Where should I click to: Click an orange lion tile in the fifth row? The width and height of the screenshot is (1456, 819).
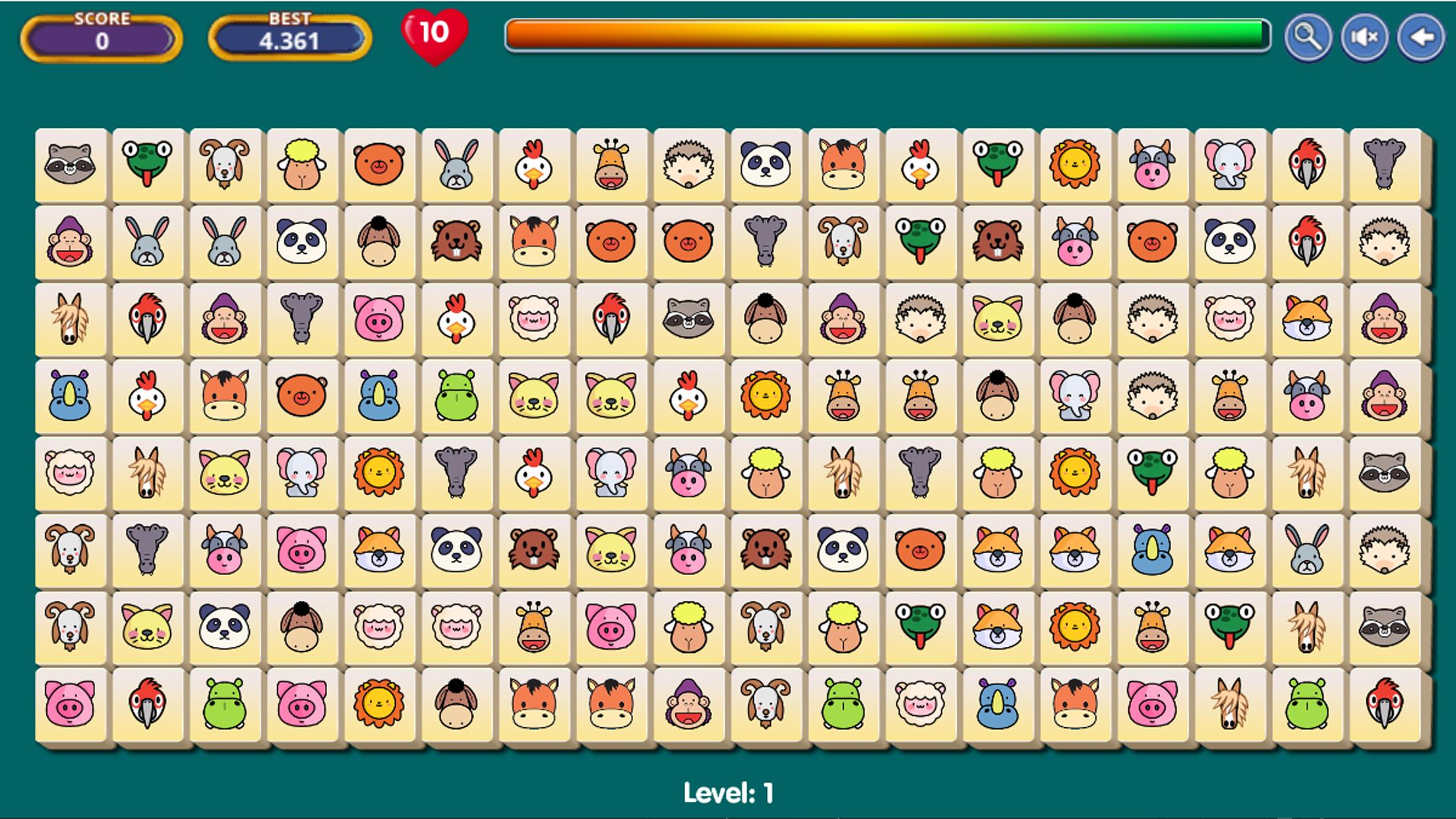378,475
